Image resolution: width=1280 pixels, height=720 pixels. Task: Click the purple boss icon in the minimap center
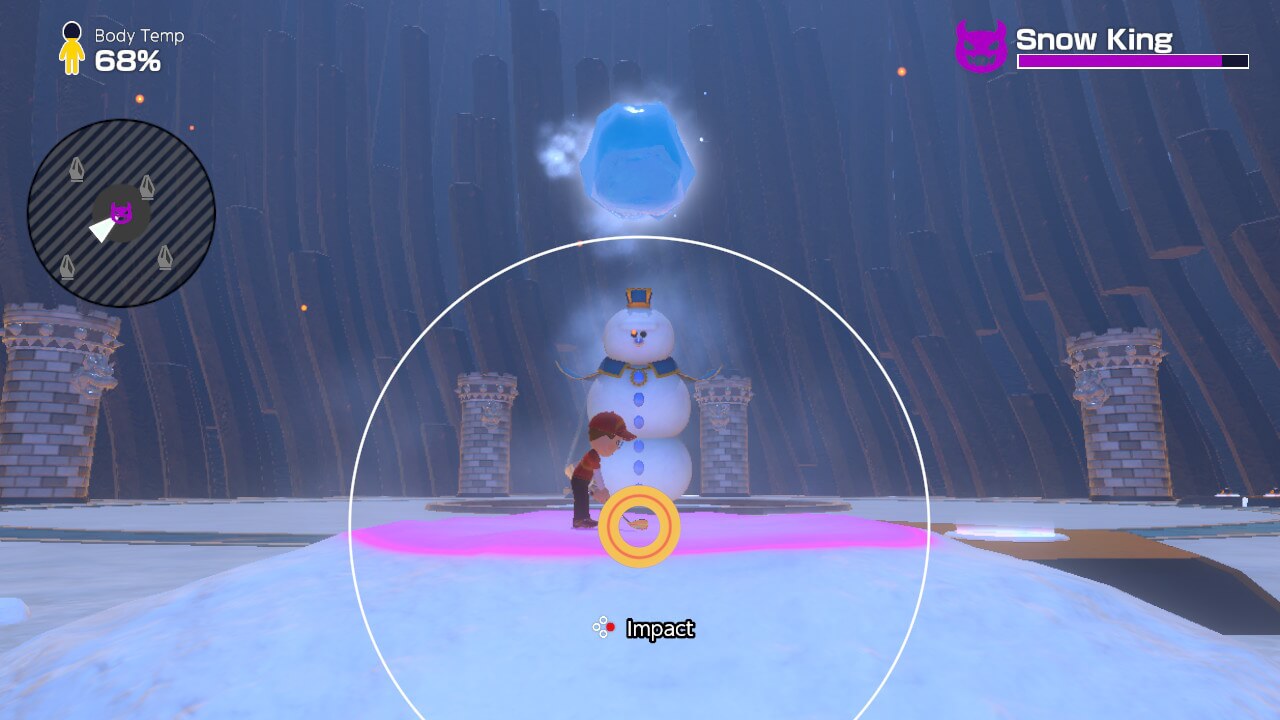tap(122, 211)
